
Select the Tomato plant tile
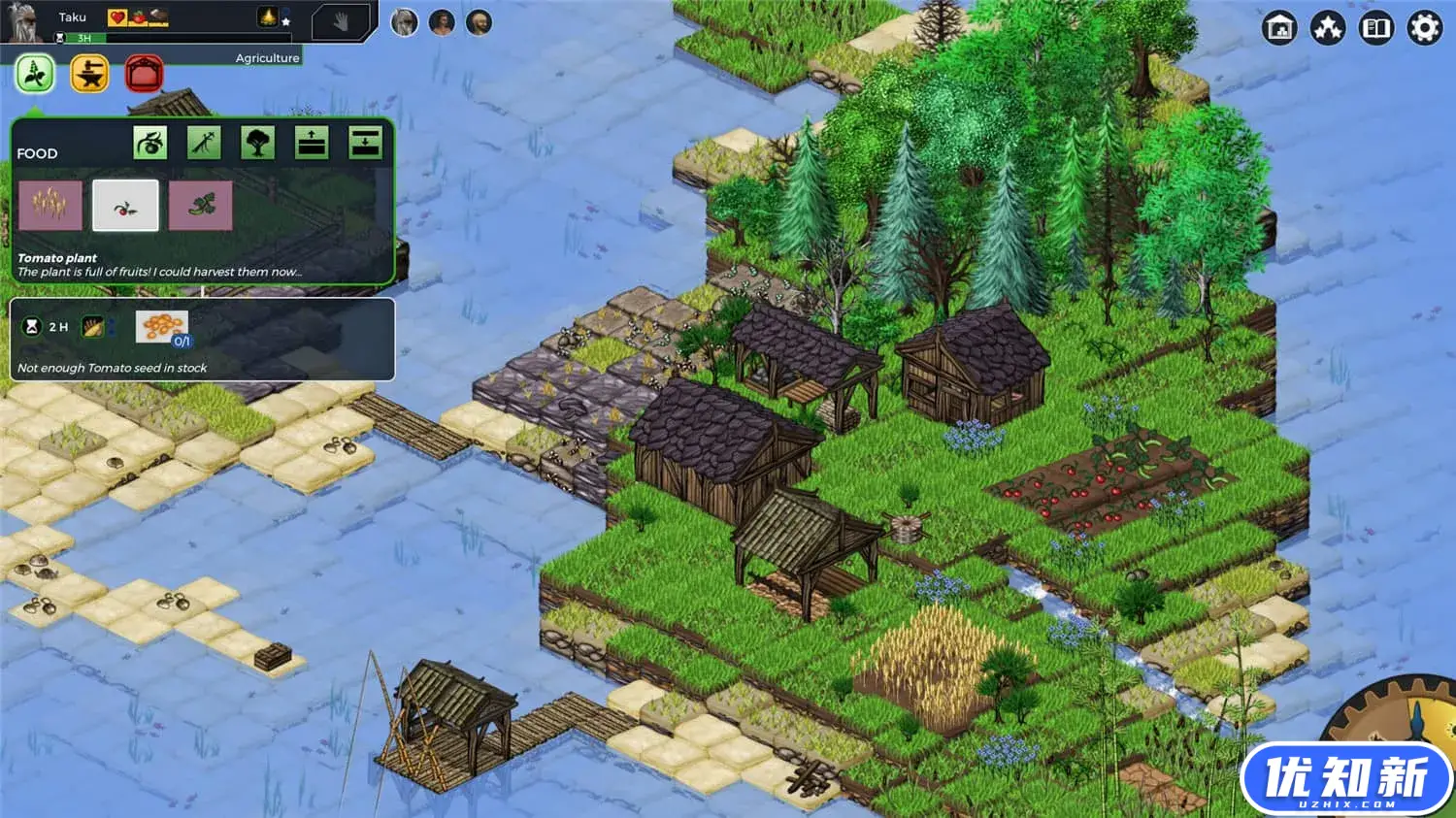click(125, 205)
